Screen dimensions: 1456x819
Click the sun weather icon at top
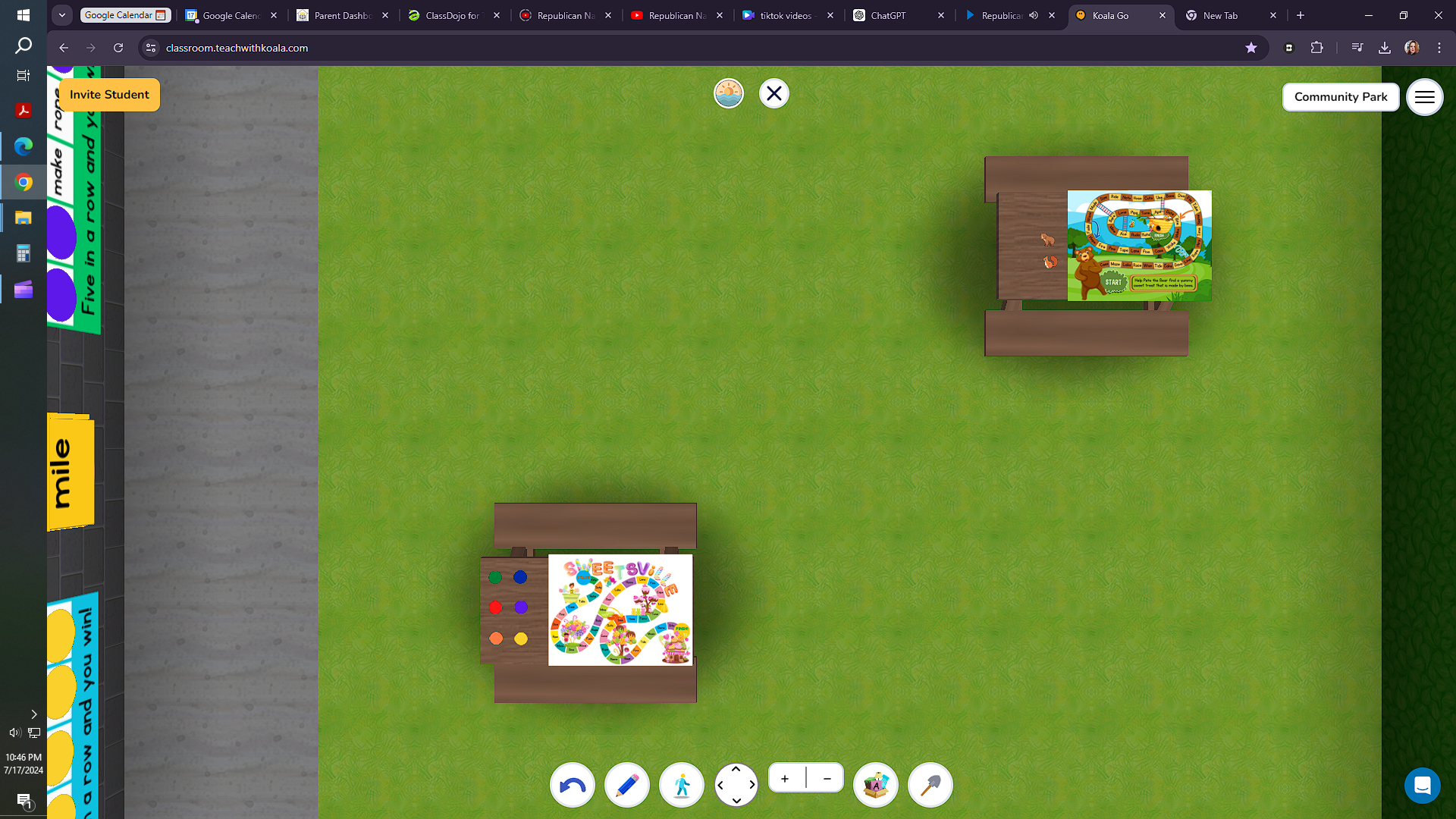pyautogui.click(x=728, y=93)
